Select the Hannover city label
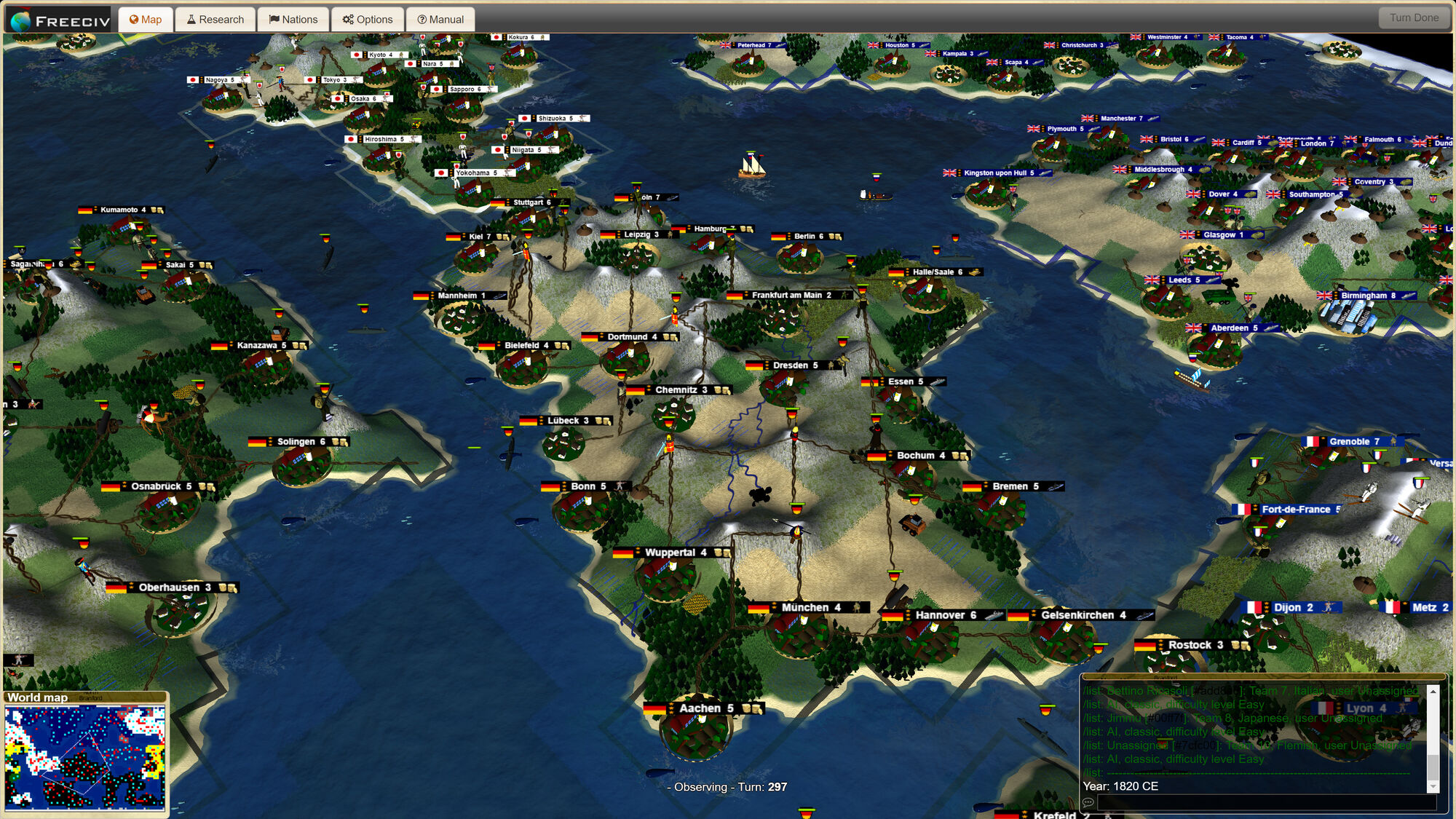The width and height of the screenshot is (1456, 819). [943, 615]
